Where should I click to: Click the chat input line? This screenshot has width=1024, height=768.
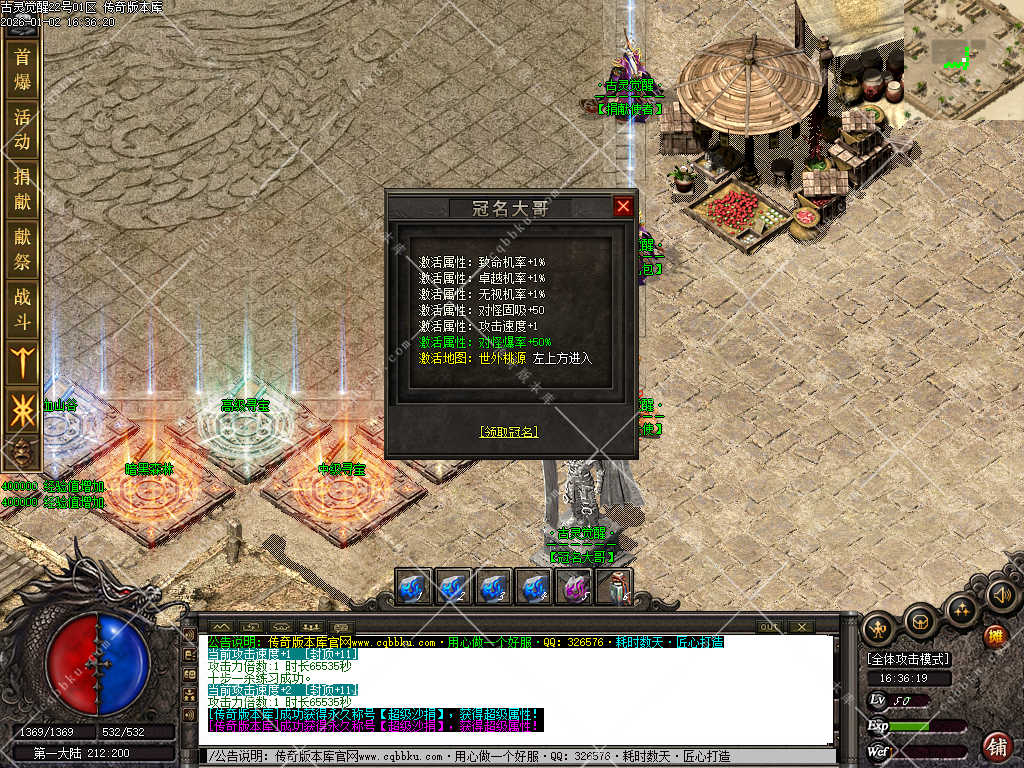coord(520,757)
